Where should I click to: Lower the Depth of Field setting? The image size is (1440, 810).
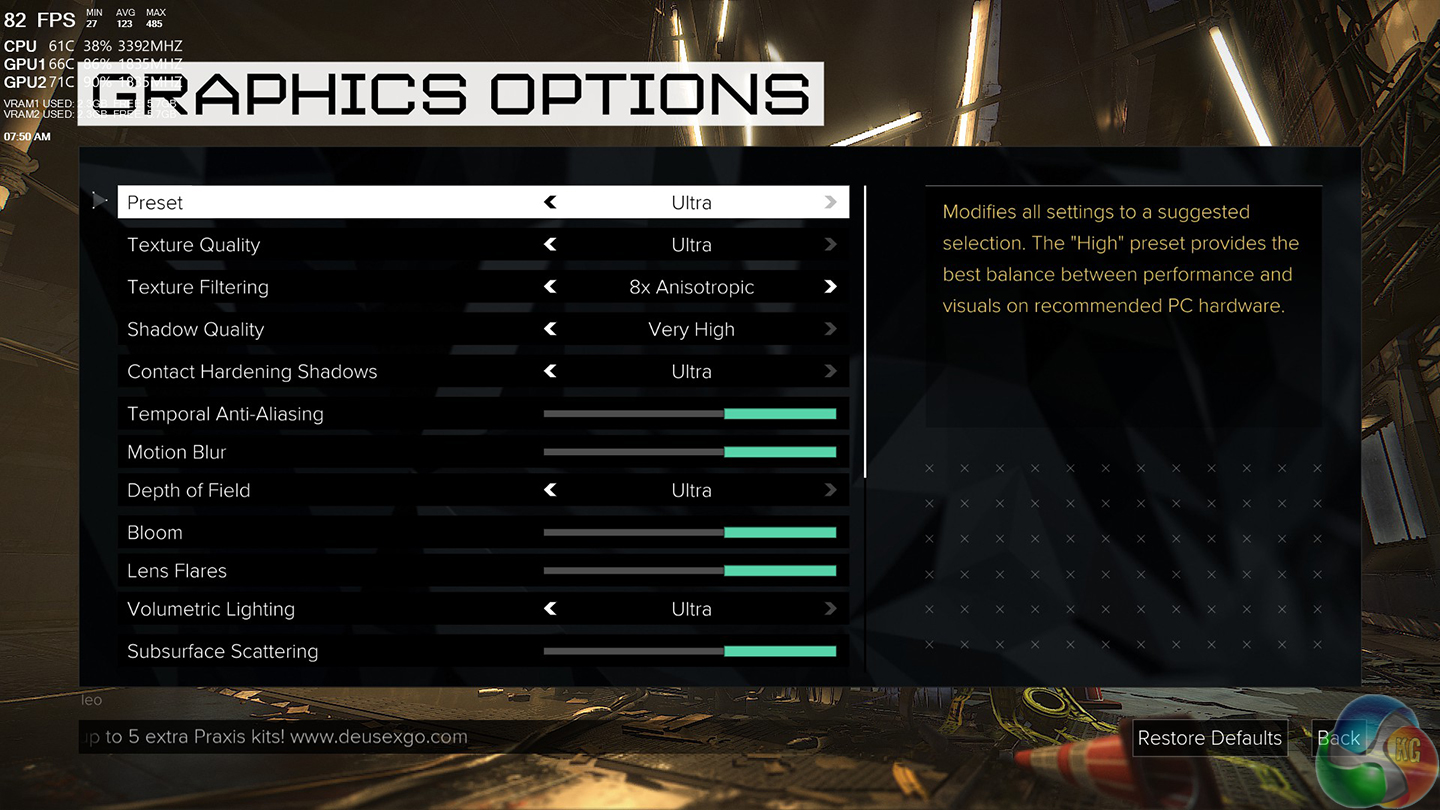point(550,490)
